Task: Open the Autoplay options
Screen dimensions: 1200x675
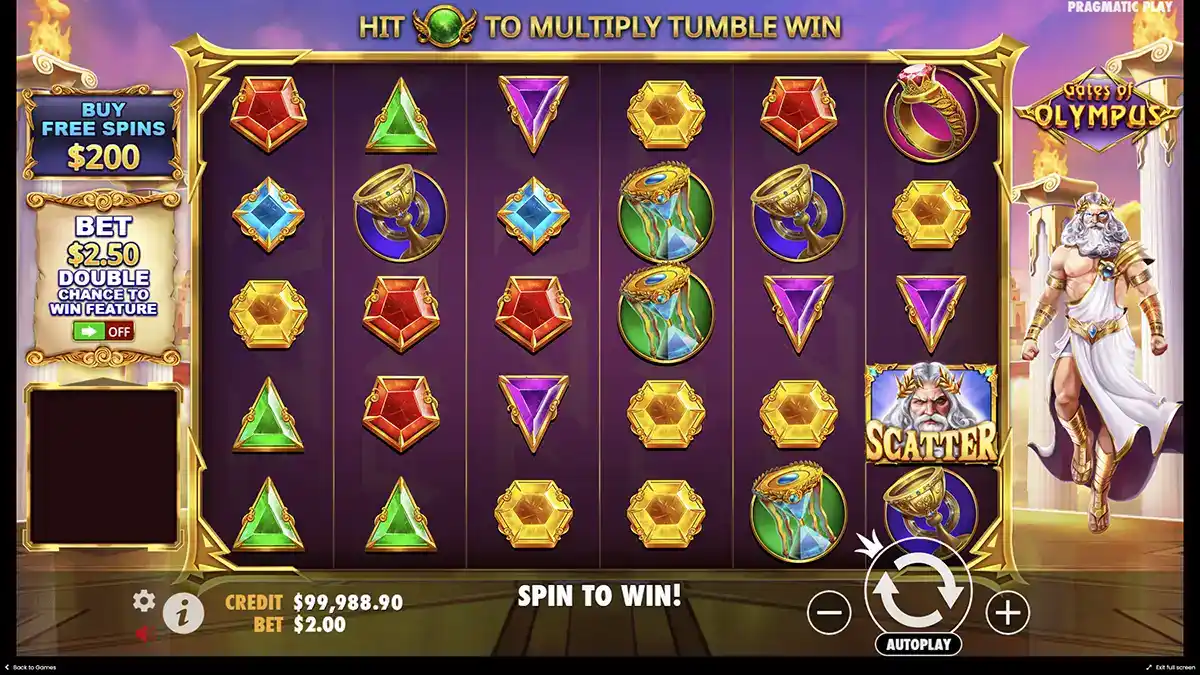Action: point(917,644)
